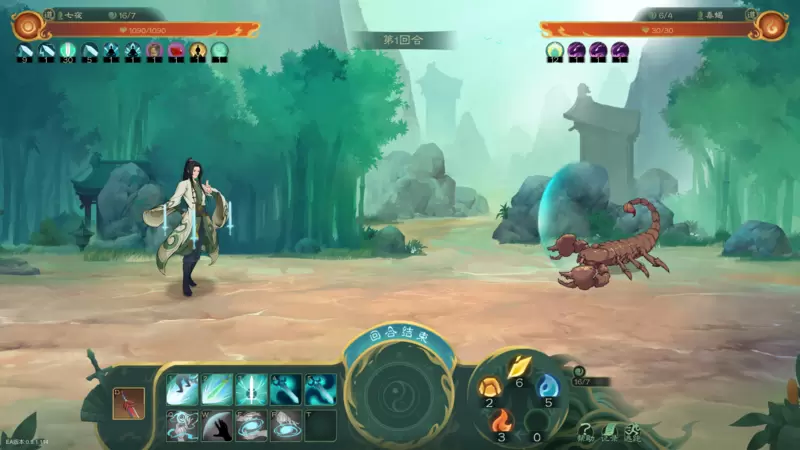Open the 帮助 help menu
Image resolution: width=800 pixels, height=450 pixels.
pyautogui.click(x=586, y=431)
